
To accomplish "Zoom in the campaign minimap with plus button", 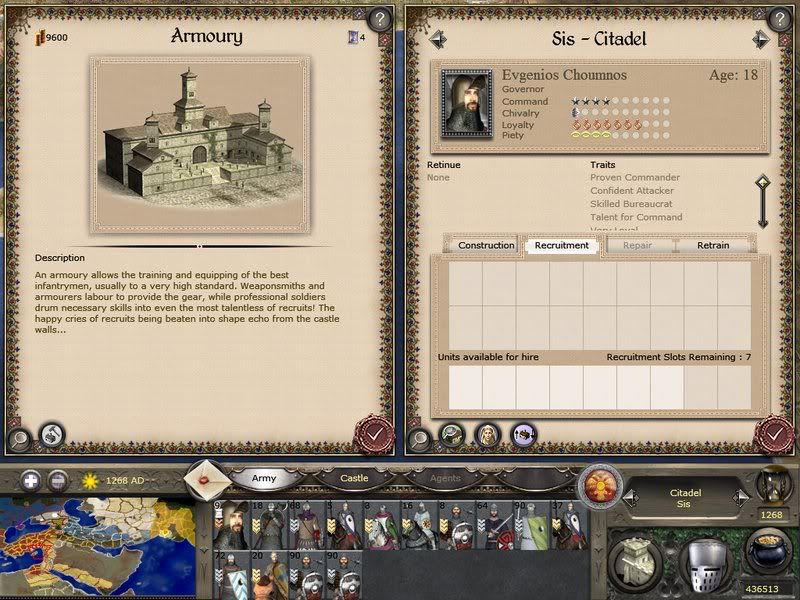I will [31, 480].
